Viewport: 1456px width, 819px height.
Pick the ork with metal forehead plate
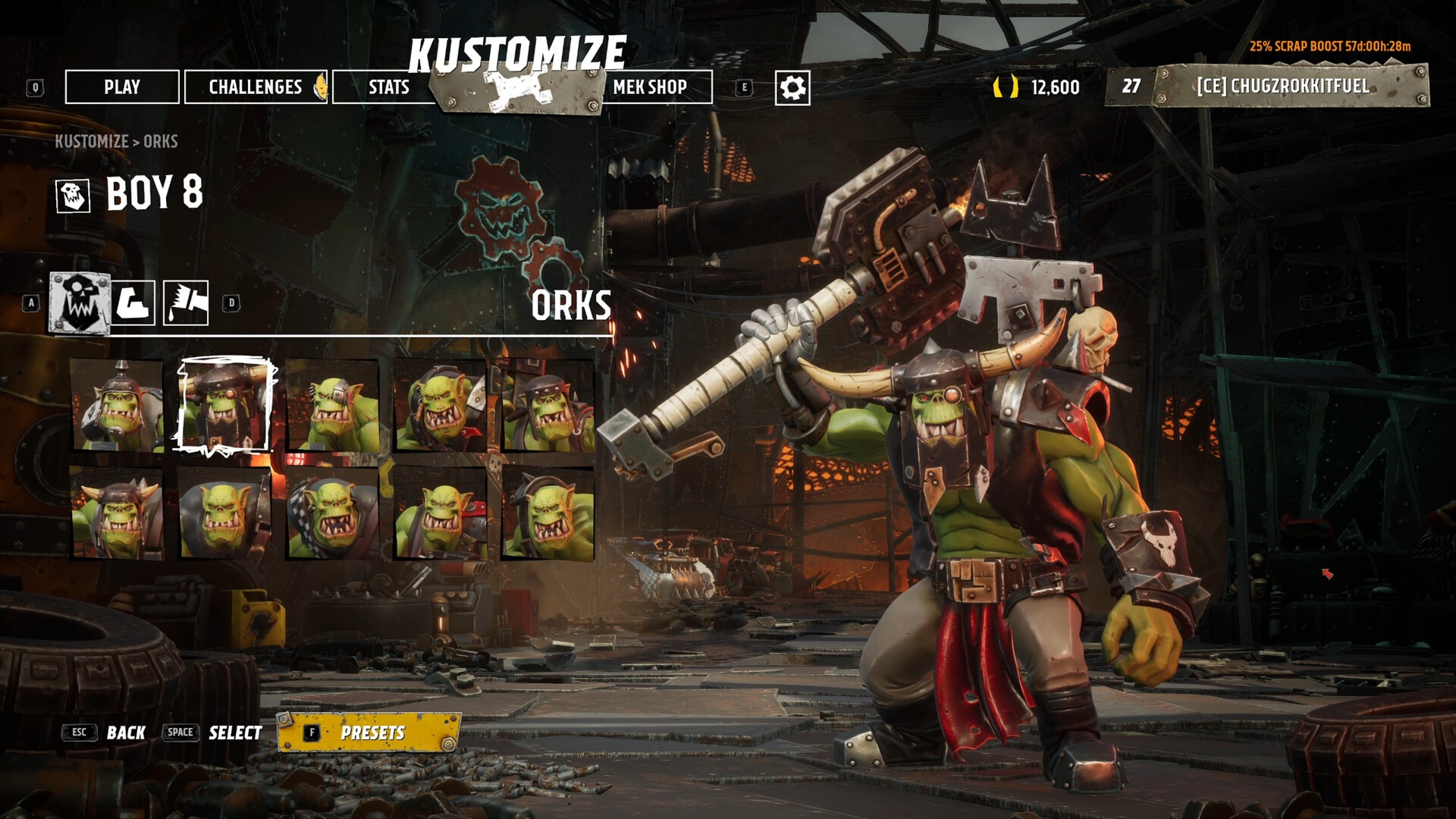[332, 406]
